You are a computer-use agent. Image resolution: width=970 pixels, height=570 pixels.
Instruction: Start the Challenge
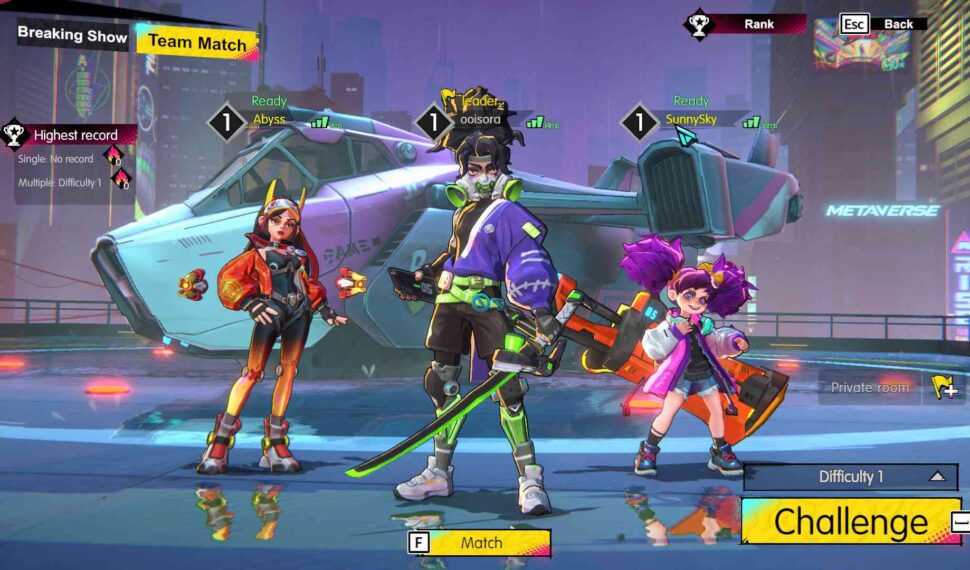[850, 522]
